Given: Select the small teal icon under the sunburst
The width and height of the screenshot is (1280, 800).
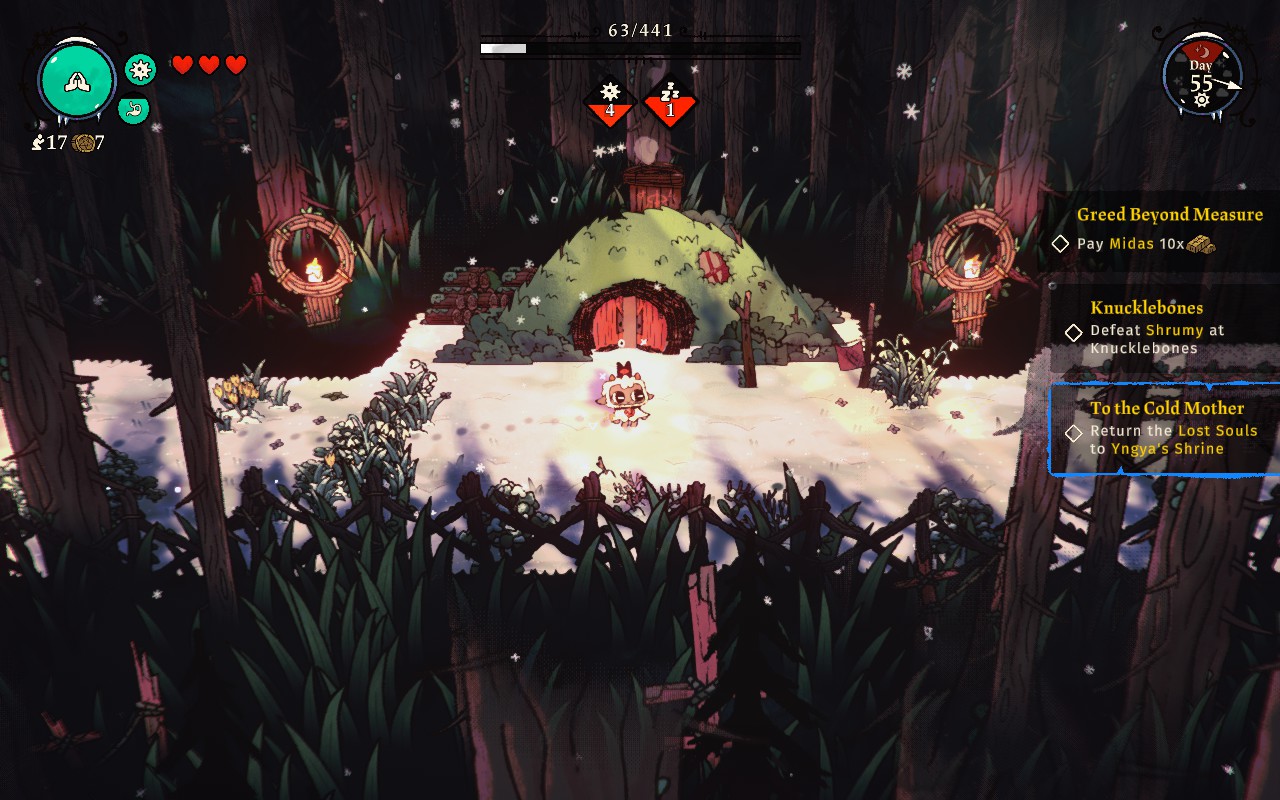Looking at the screenshot, I should (x=134, y=109).
